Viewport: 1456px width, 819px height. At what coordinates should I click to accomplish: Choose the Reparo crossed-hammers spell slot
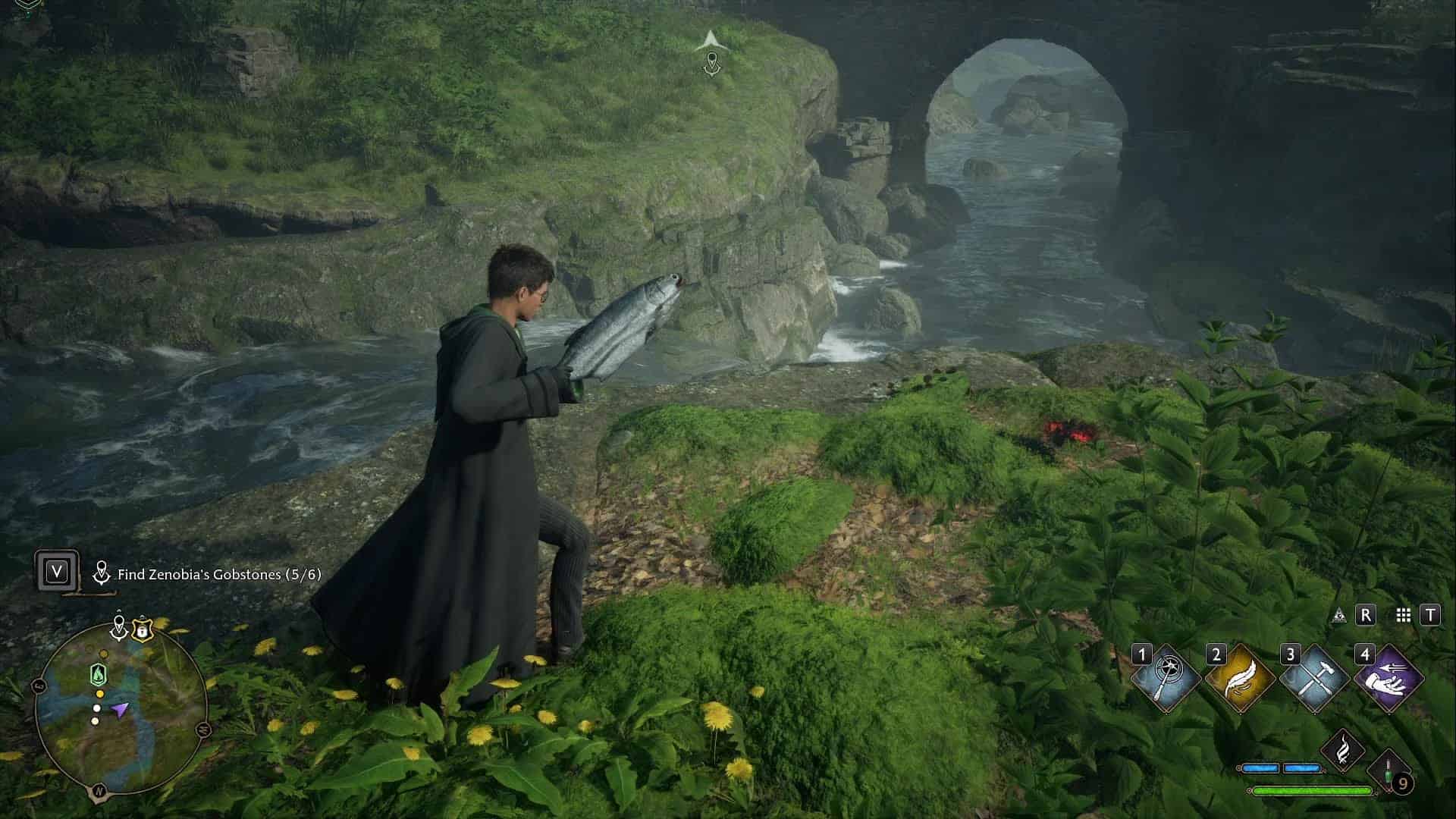pos(1314,678)
